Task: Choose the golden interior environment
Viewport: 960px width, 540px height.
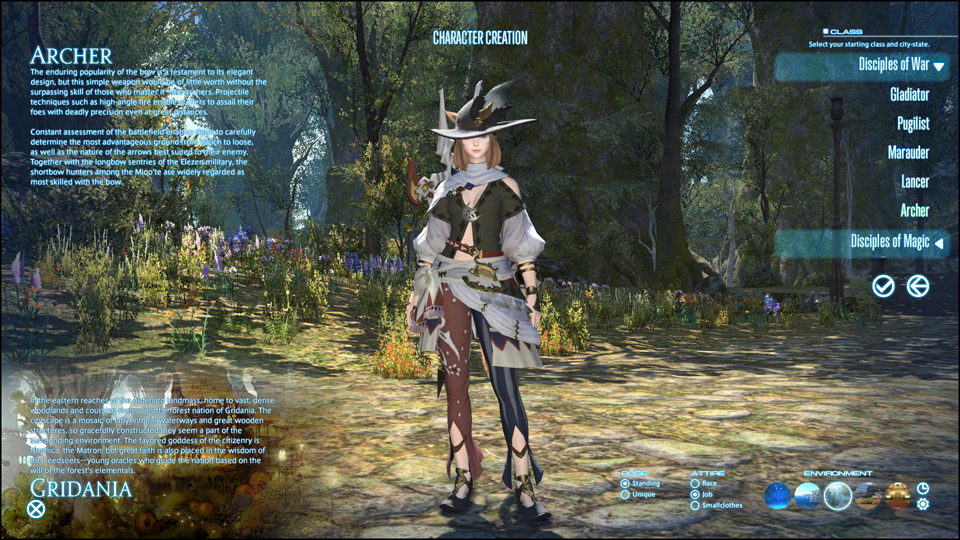Action: coord(897,495)
